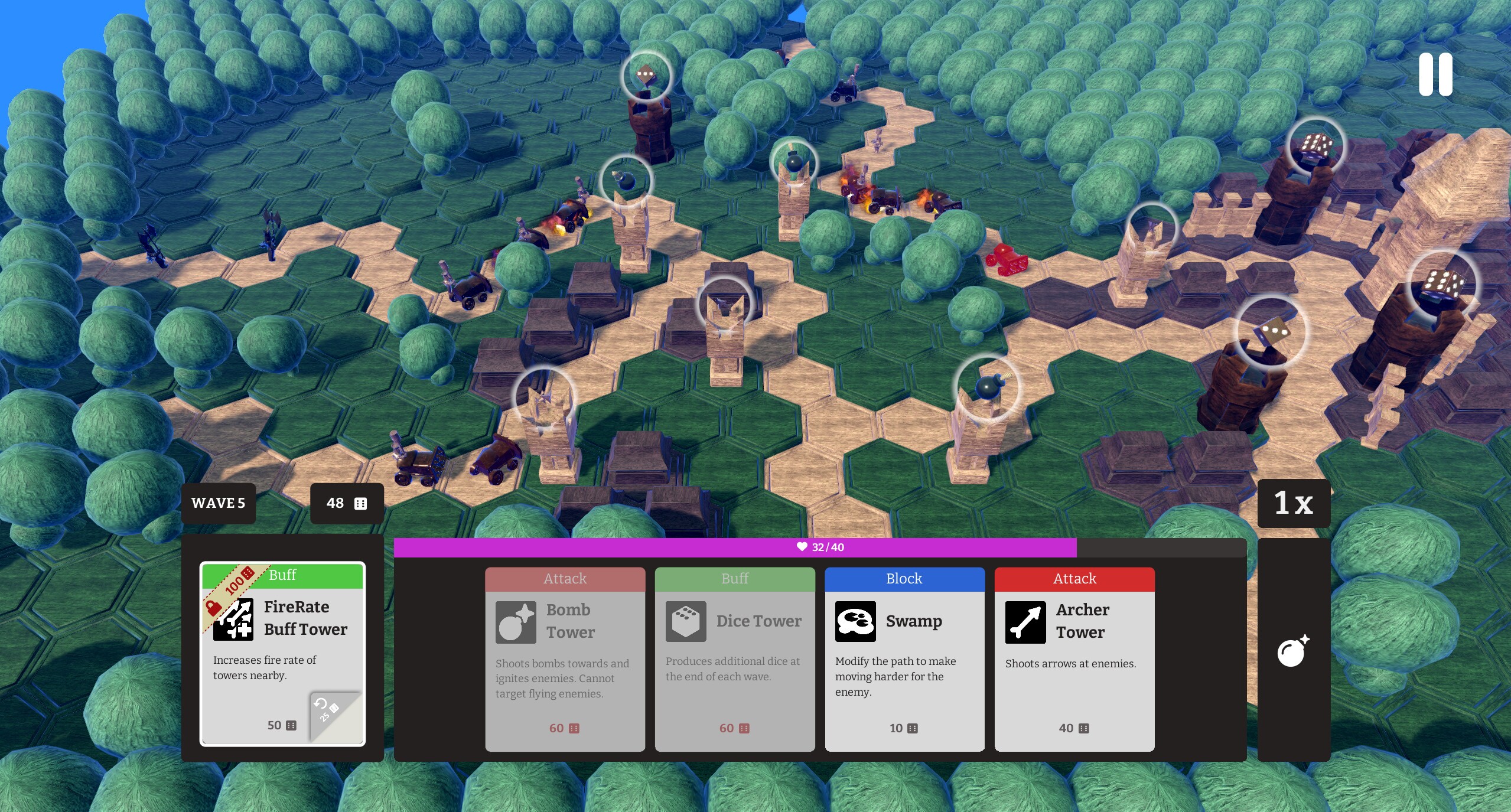Select the Attack header above Bomb Tower

(564, 578)
